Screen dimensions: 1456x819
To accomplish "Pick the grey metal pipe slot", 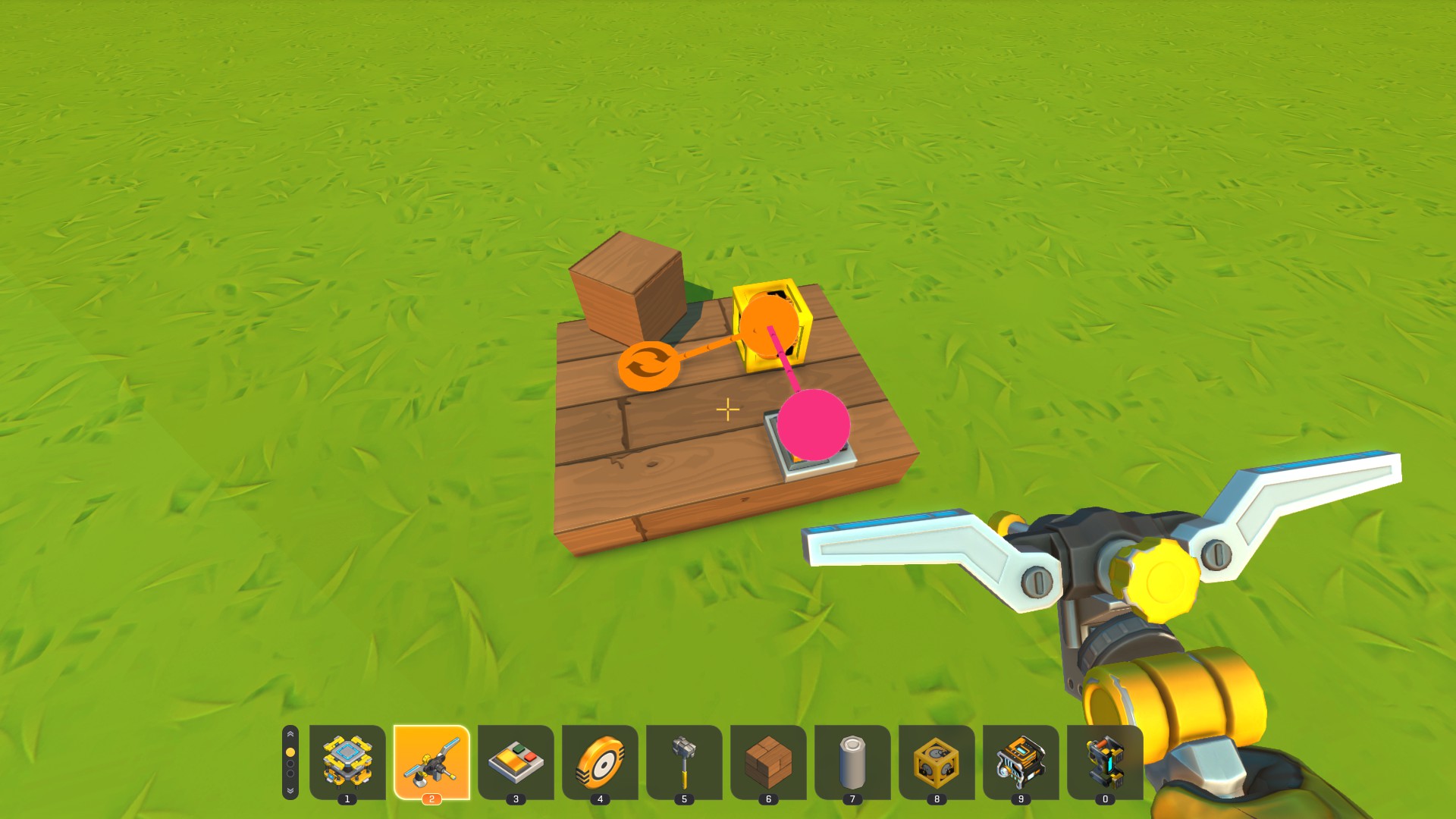I will tap(852, 761).
